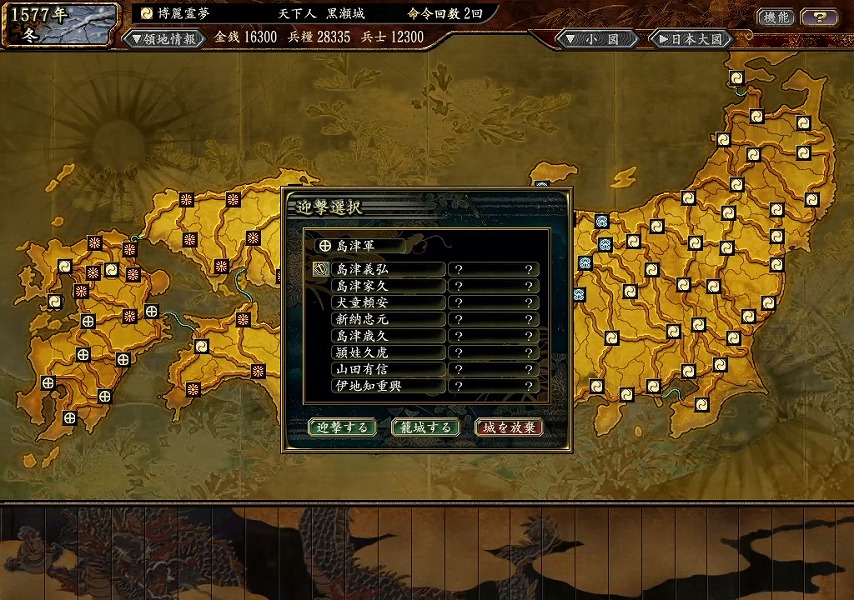
Task: Select the 頴娃久虎 row
Action: [387, 352]
